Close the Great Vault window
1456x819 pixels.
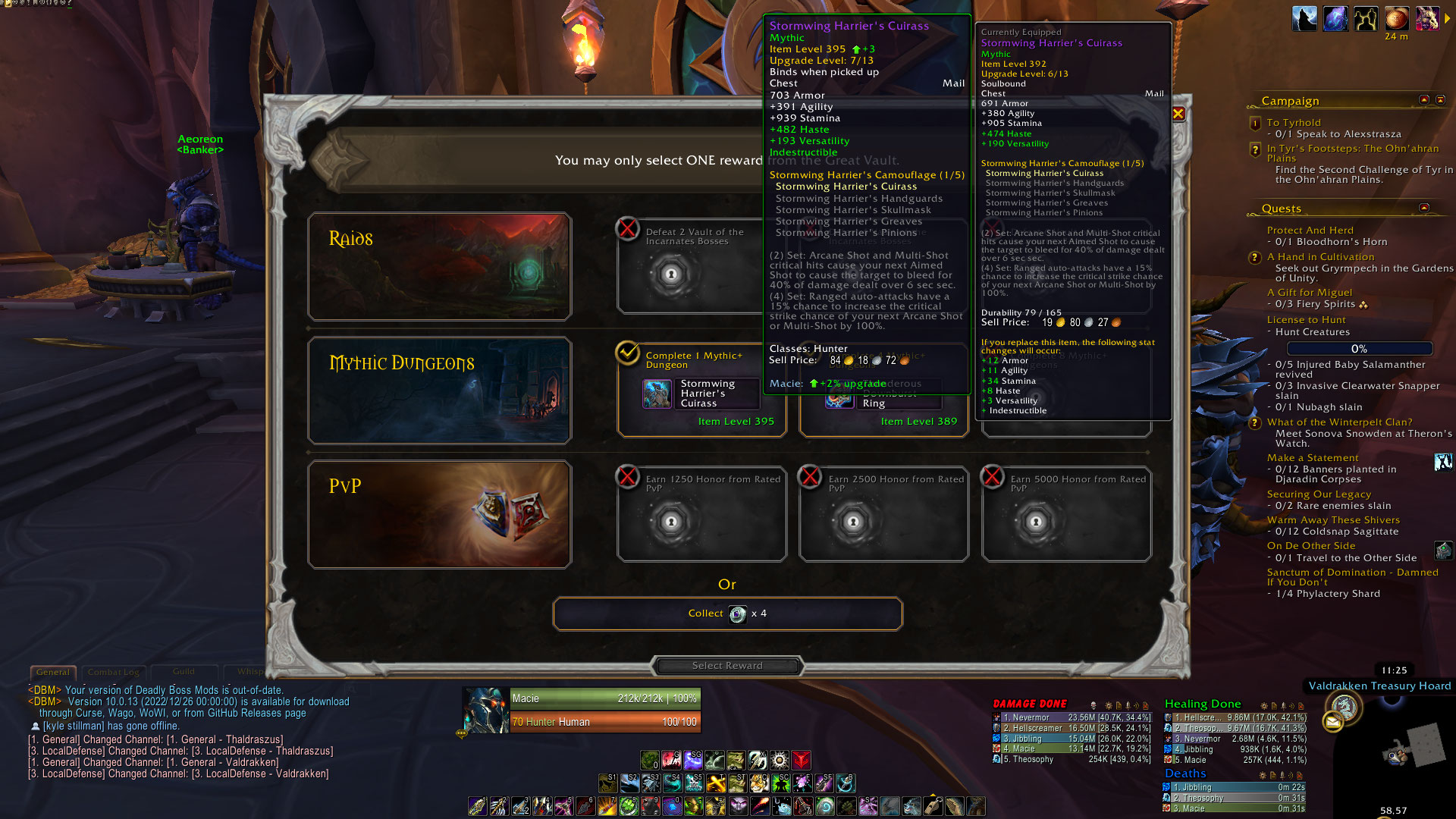1178,114
